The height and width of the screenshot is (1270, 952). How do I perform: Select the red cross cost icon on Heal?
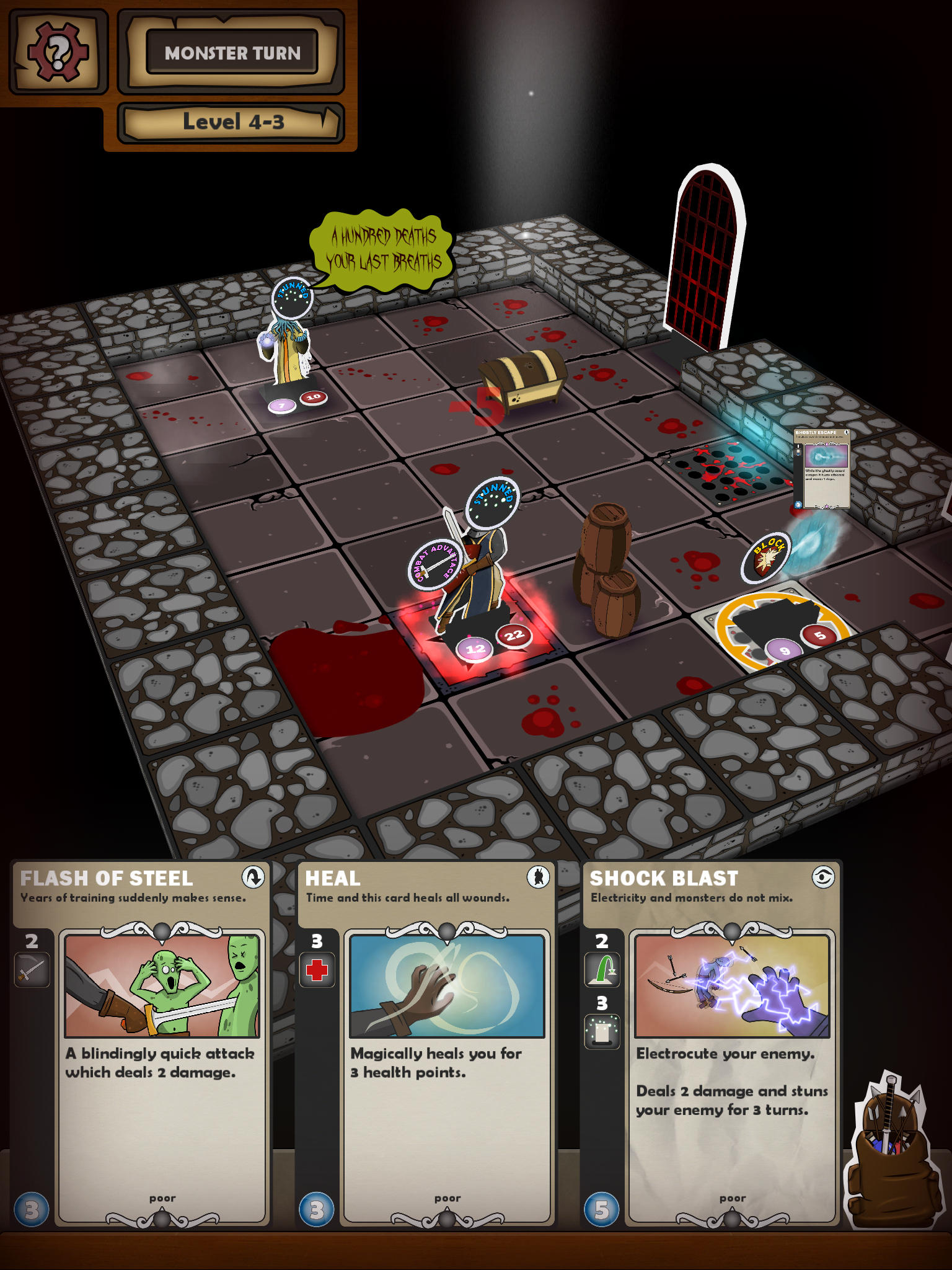(317, 972)
